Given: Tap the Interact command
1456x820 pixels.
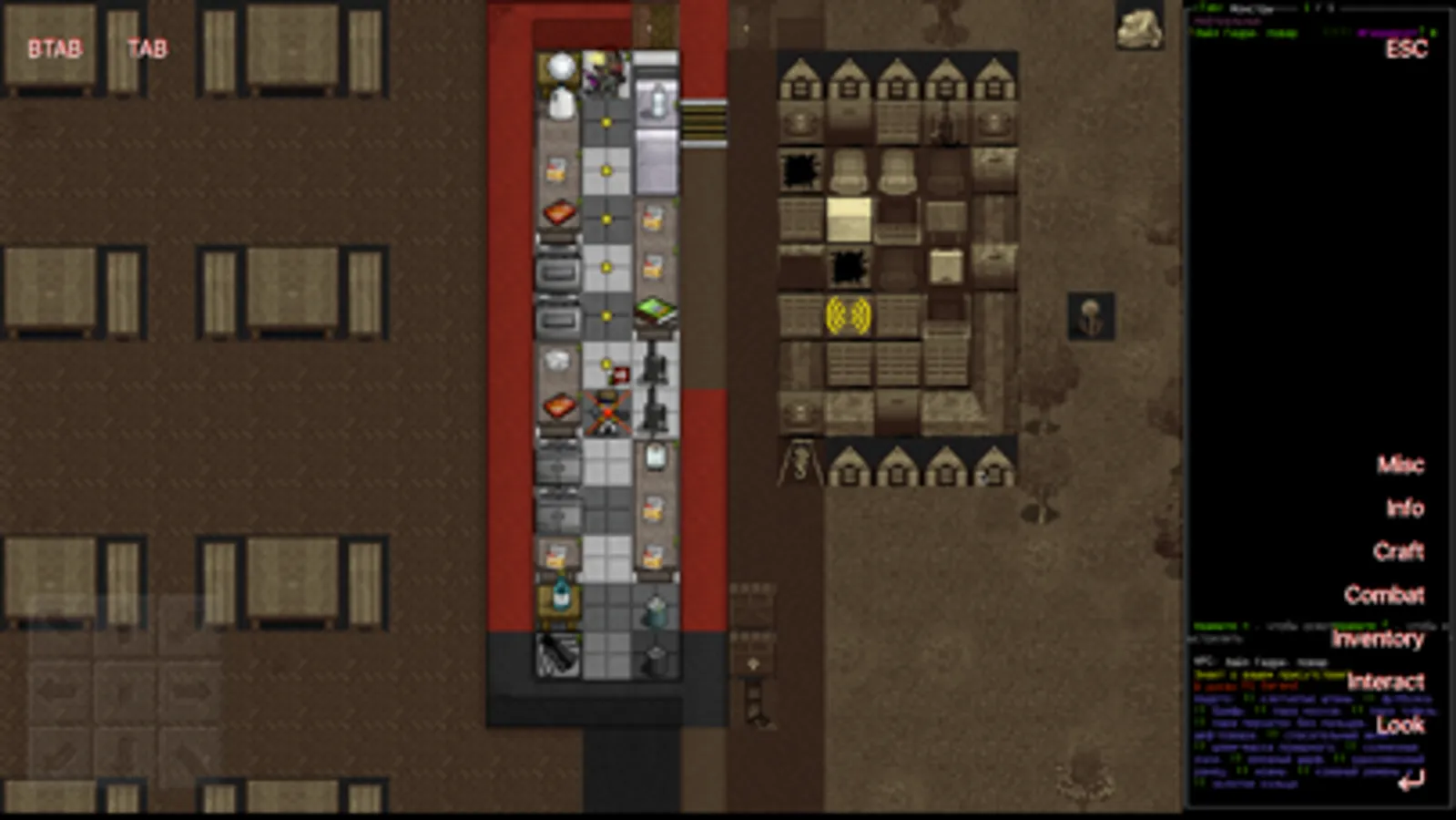Looking at the screenshot, I should point(1389,682).
